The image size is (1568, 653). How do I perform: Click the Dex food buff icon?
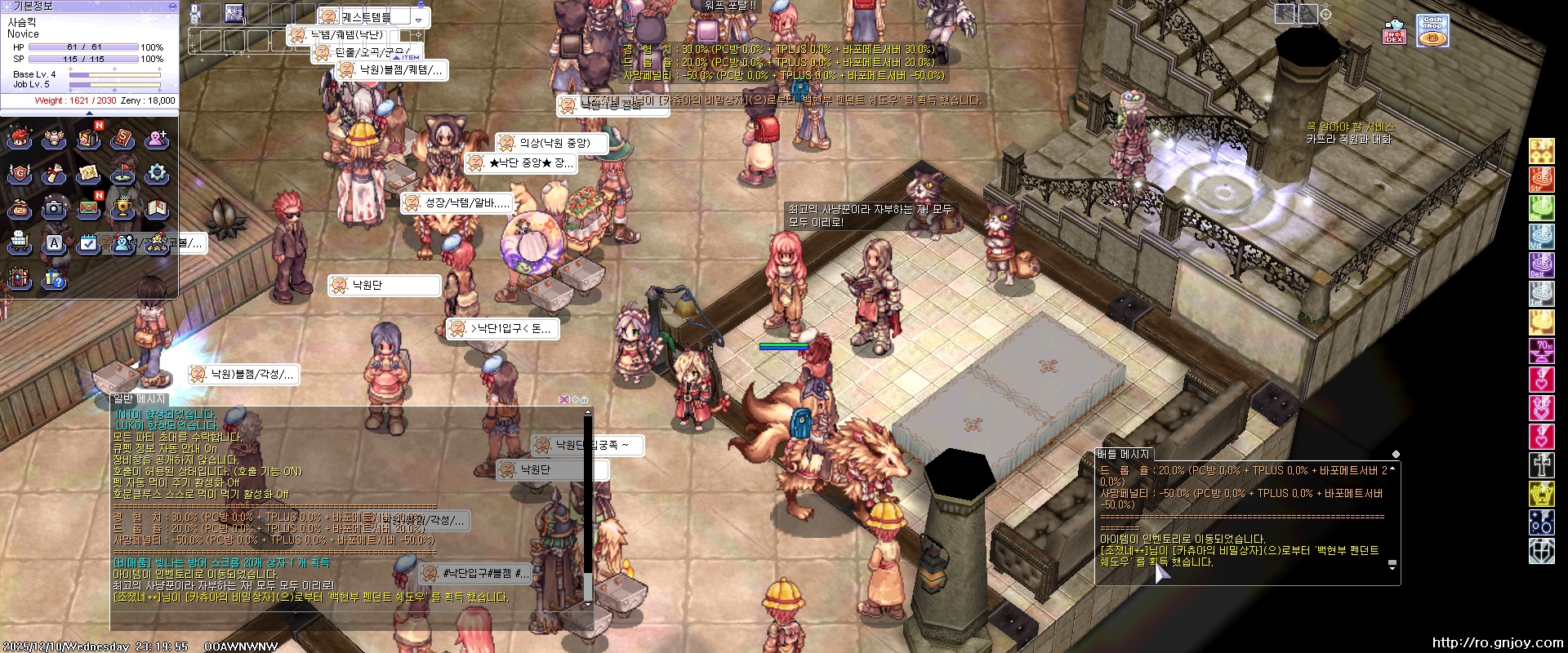coord(1541,265)
